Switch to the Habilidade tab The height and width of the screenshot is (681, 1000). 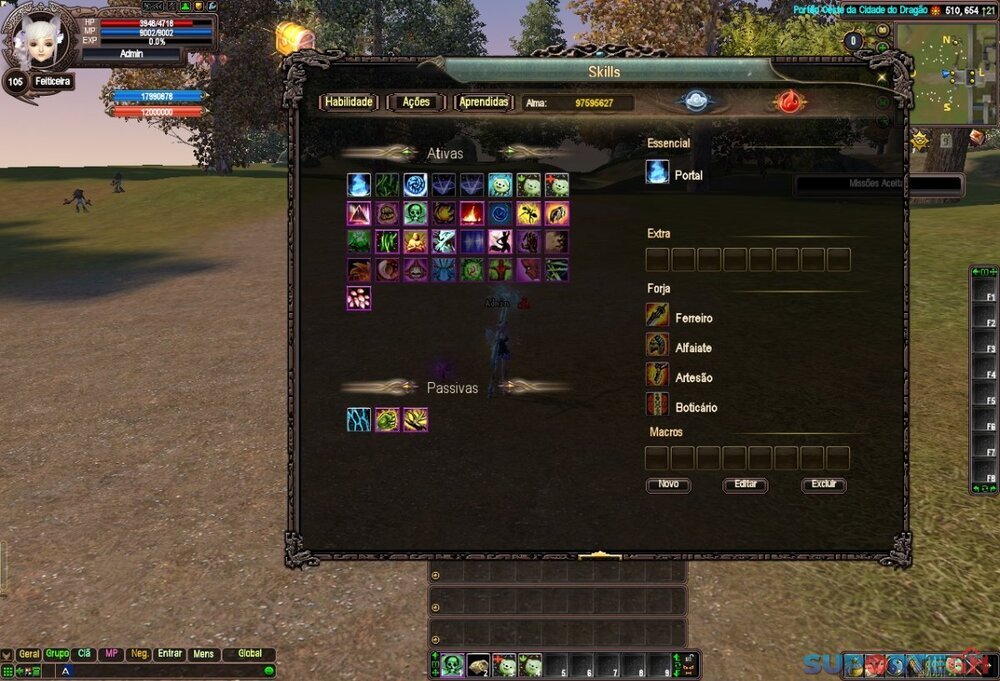click(x=348, y=102)
